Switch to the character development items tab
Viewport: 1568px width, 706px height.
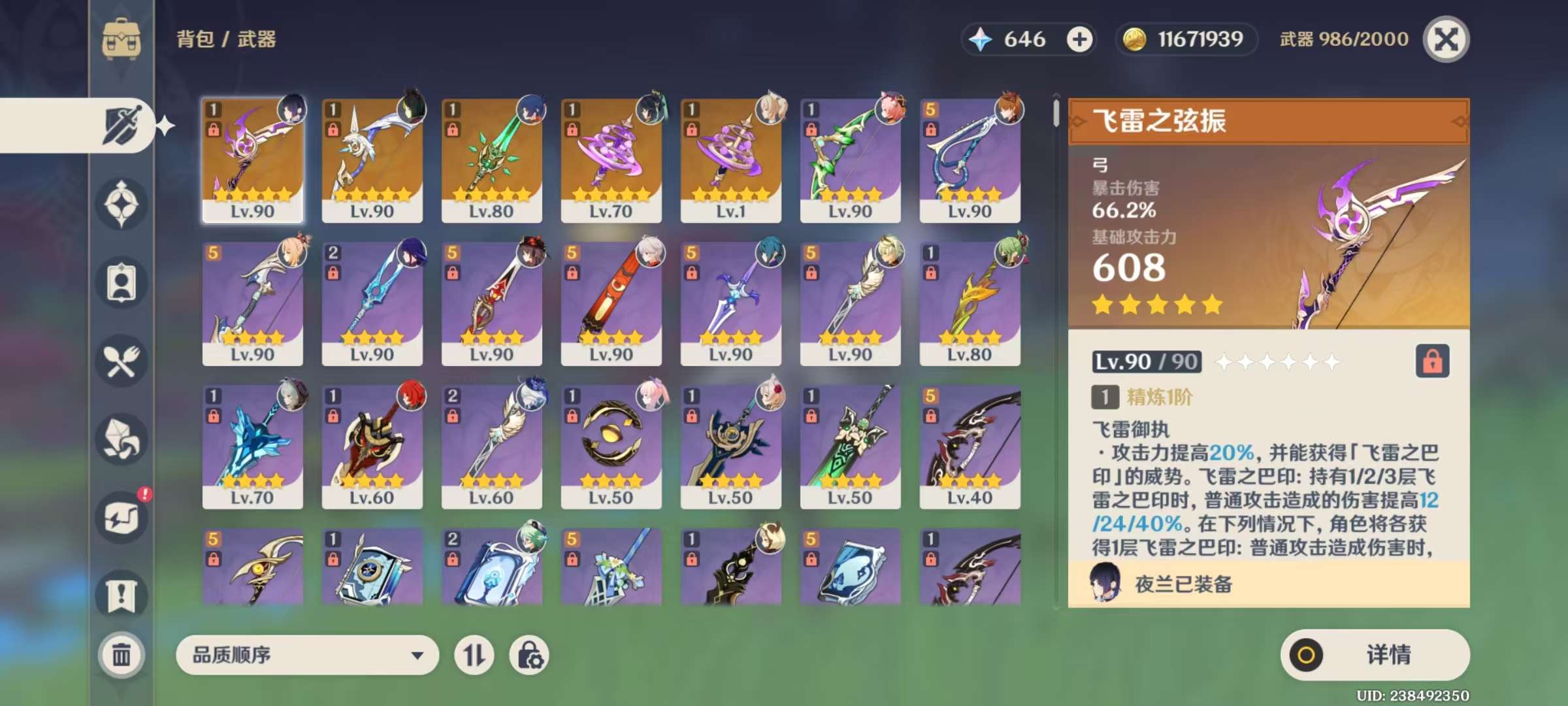tap(122, 283)
